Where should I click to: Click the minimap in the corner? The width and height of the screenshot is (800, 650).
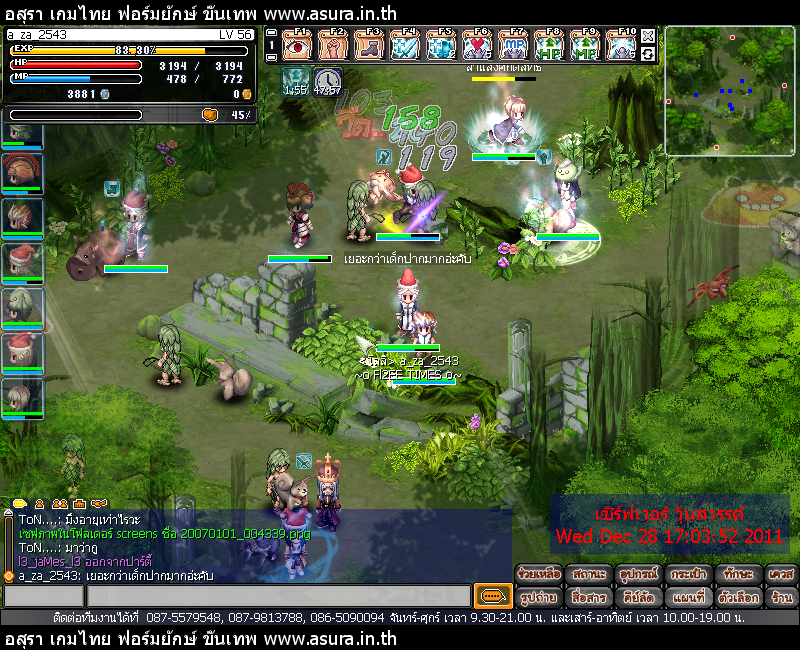tap(729, 90)
